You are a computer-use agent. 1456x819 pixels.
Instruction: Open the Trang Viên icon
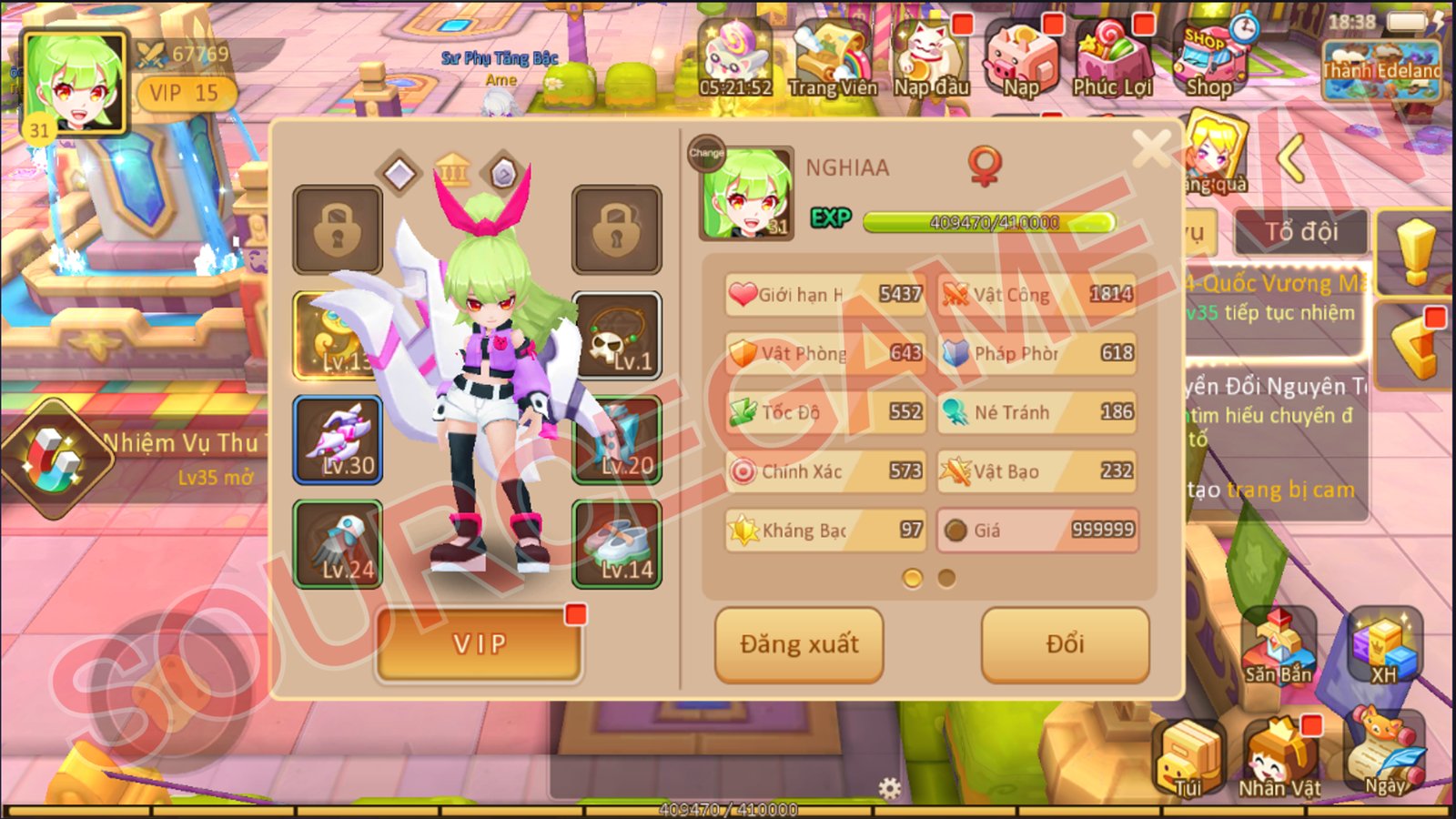pos(832,60)
